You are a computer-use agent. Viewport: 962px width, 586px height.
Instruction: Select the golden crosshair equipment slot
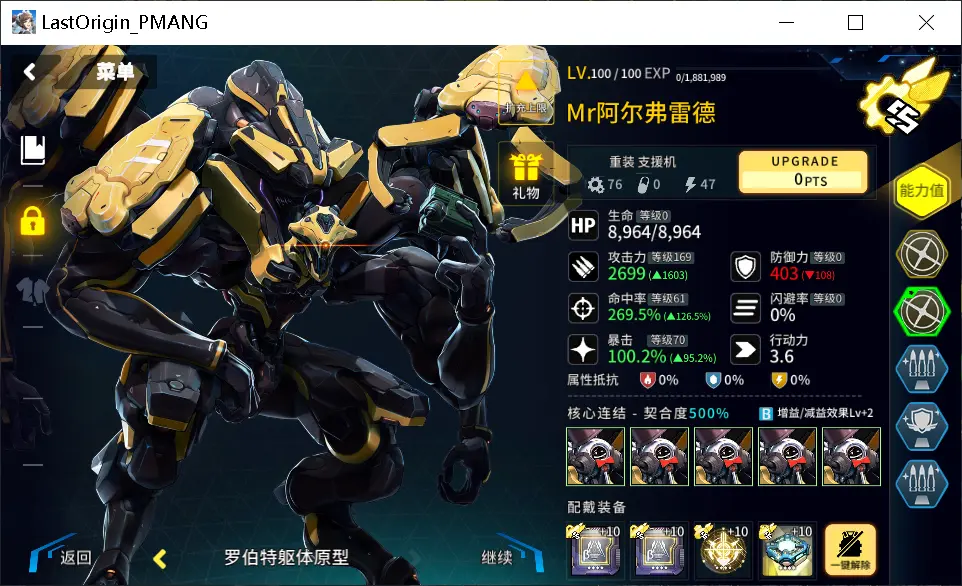(x=723, y=549)
